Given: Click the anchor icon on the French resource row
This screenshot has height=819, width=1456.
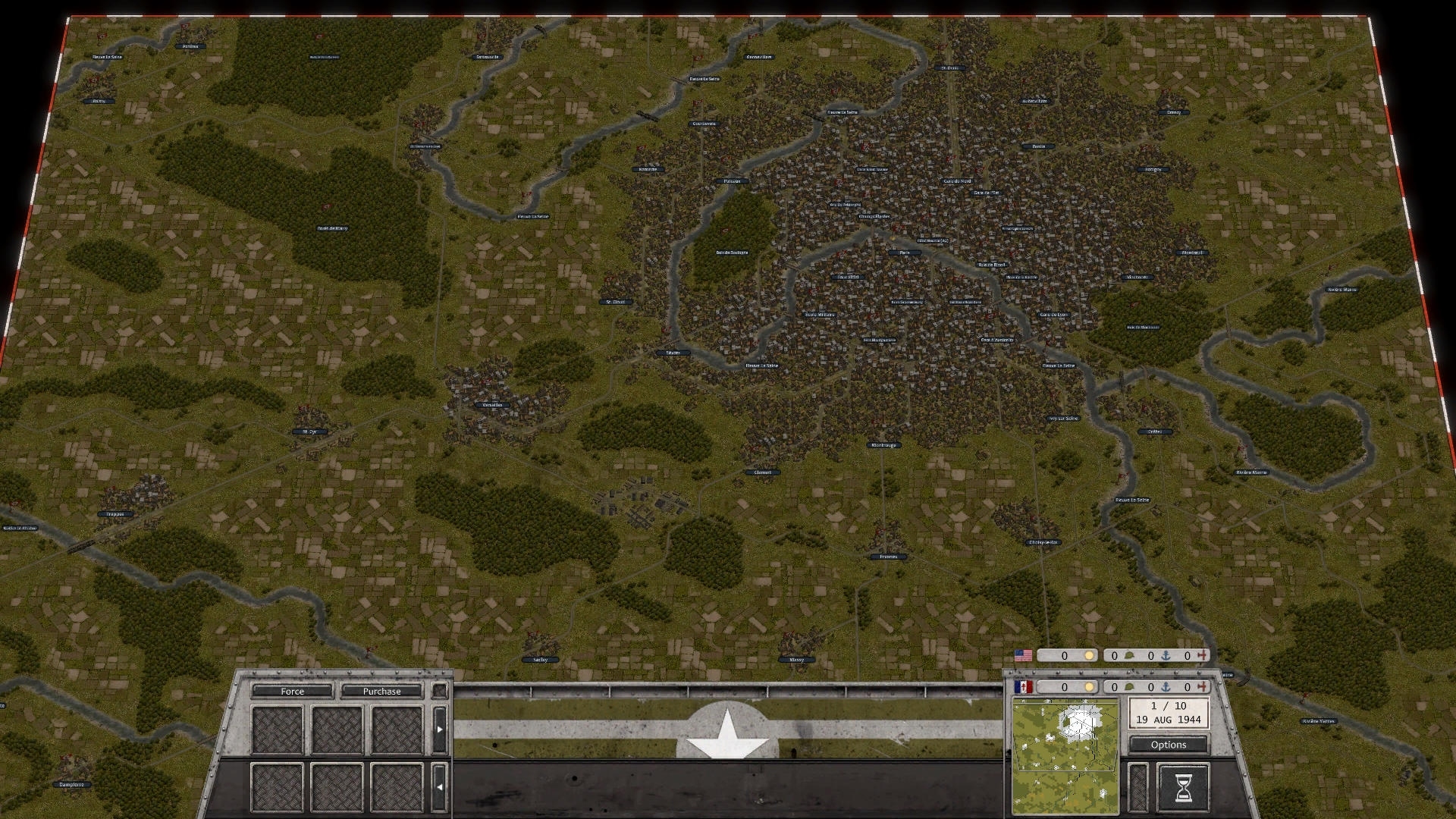Looking at the screenshot, I should [x=1166, y=686].
